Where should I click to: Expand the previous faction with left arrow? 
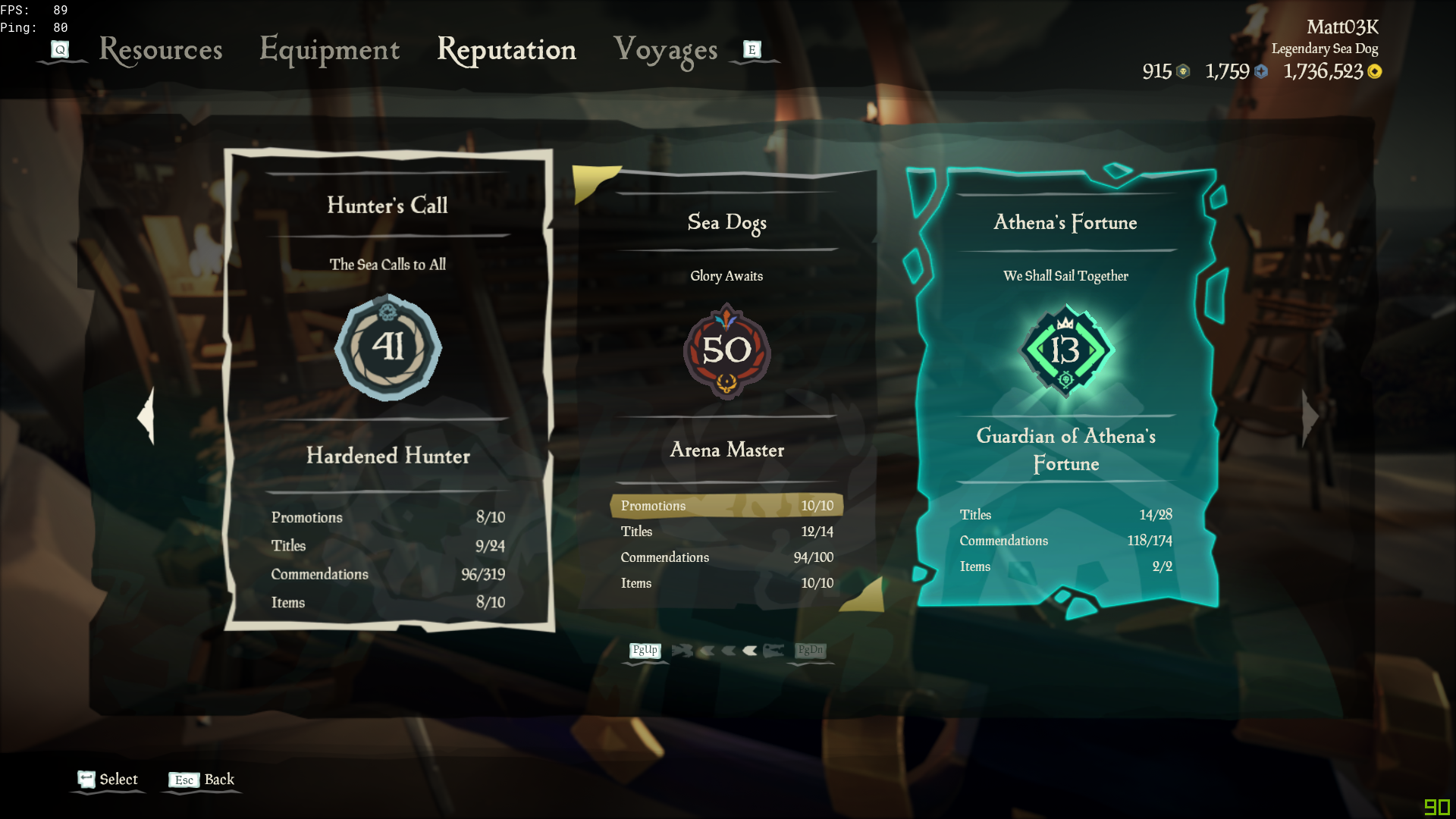(145, 417)
